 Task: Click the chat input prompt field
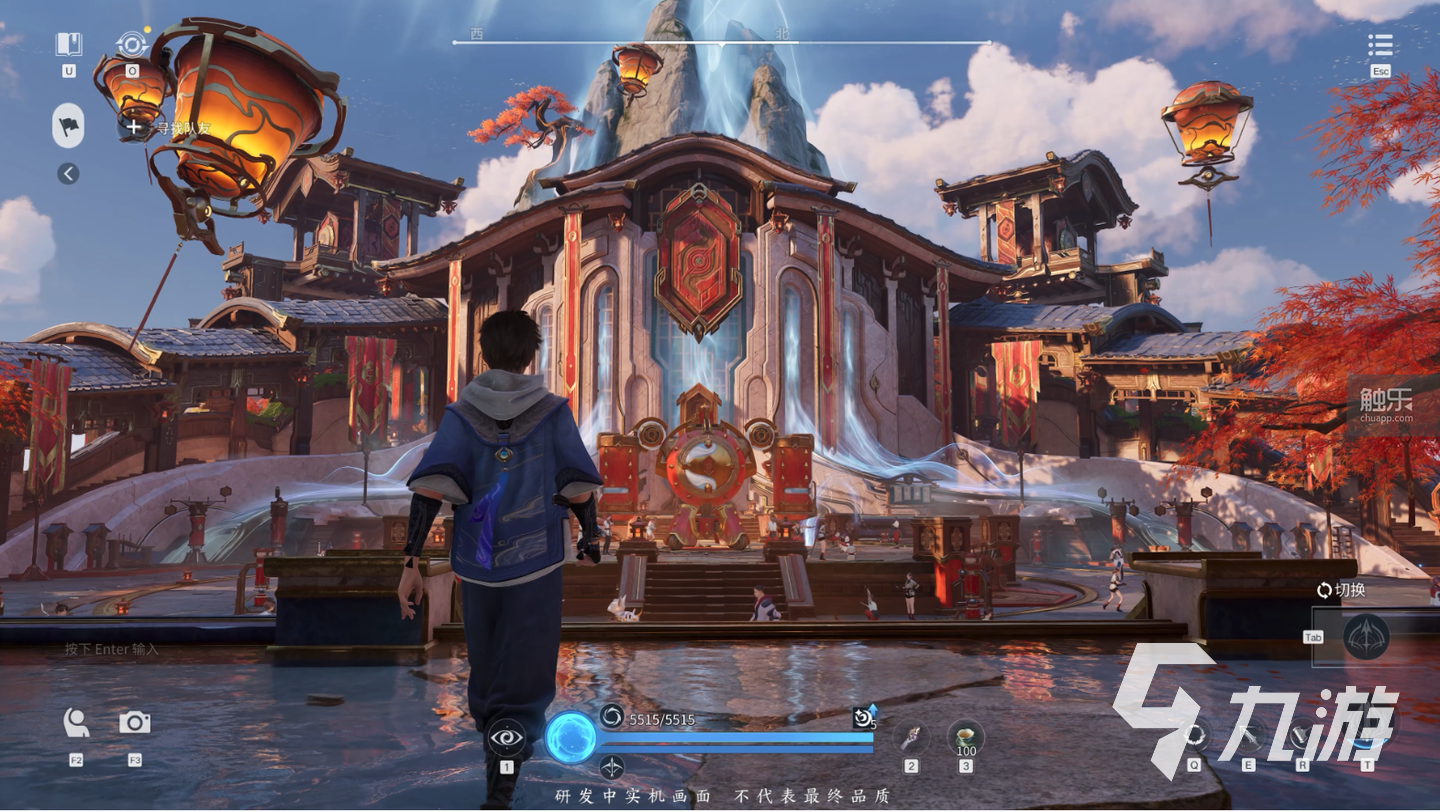[x=112, y=650]
